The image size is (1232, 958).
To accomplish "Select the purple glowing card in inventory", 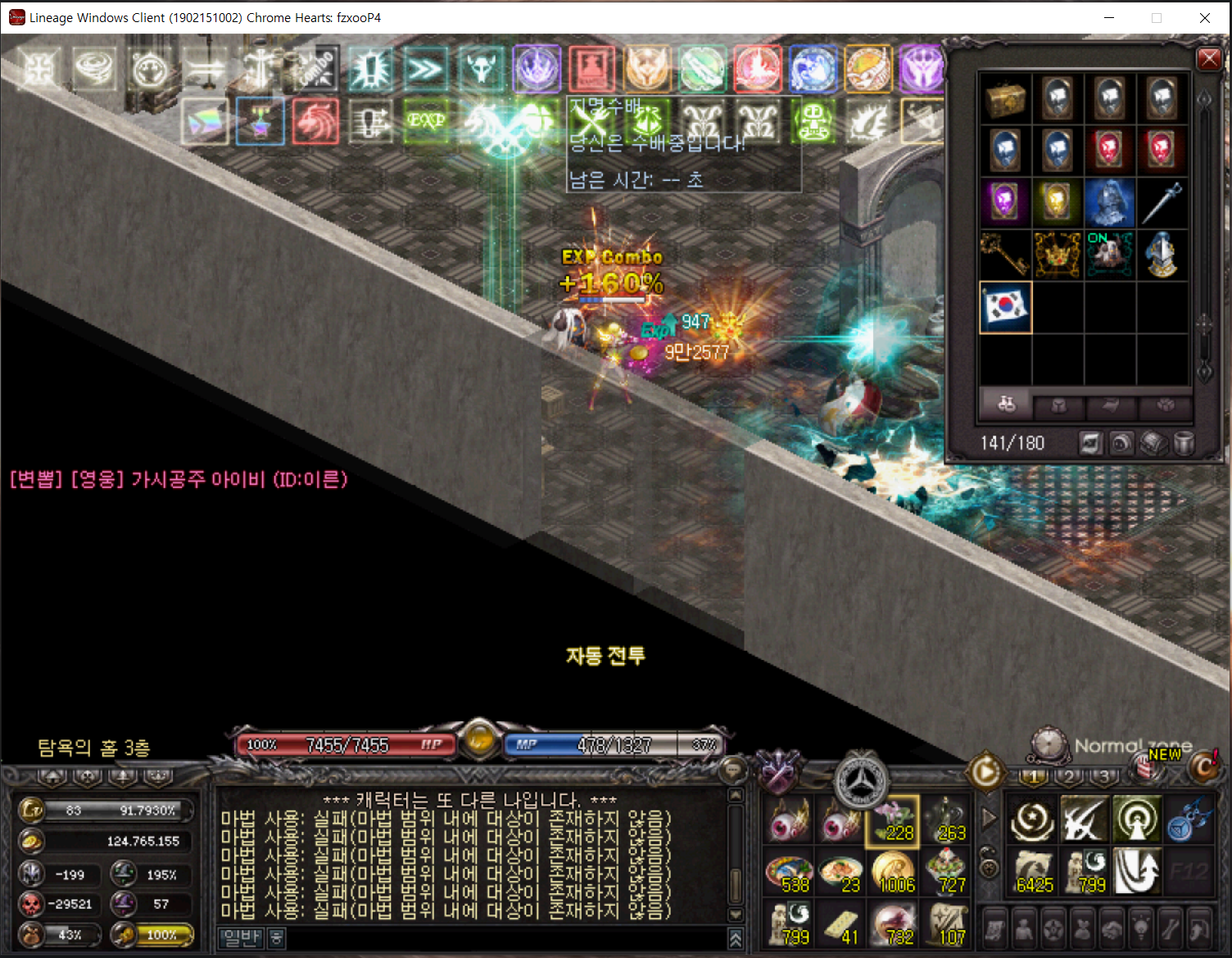I will [1005, 203].
